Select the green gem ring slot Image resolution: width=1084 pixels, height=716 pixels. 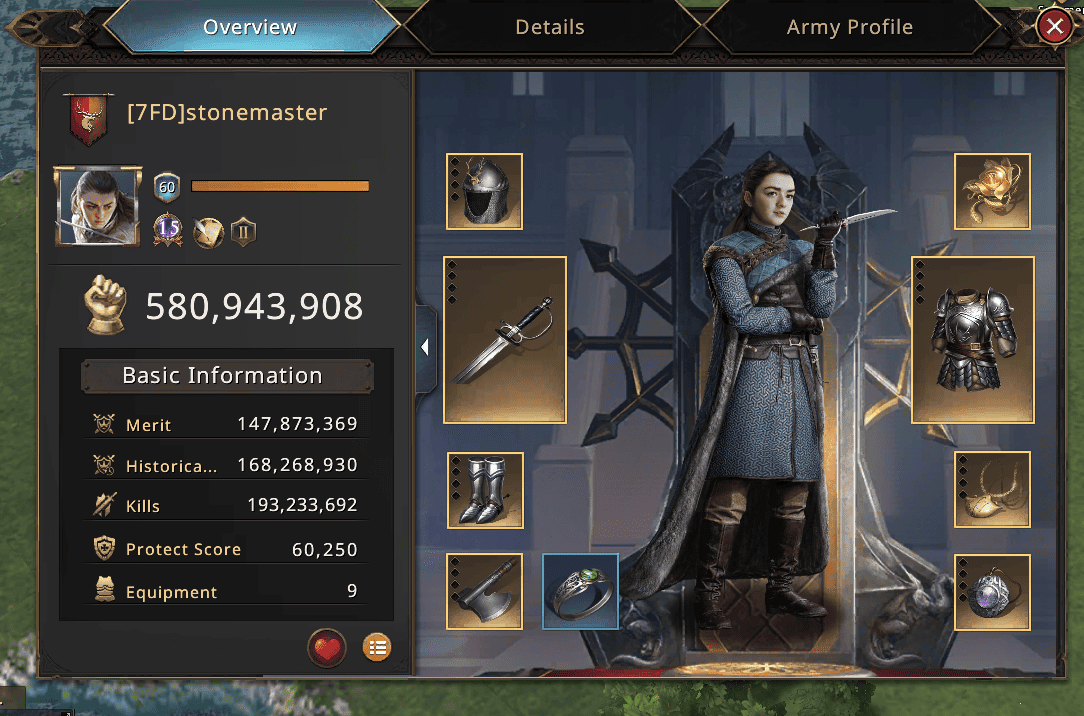click(x=581, y=591)
